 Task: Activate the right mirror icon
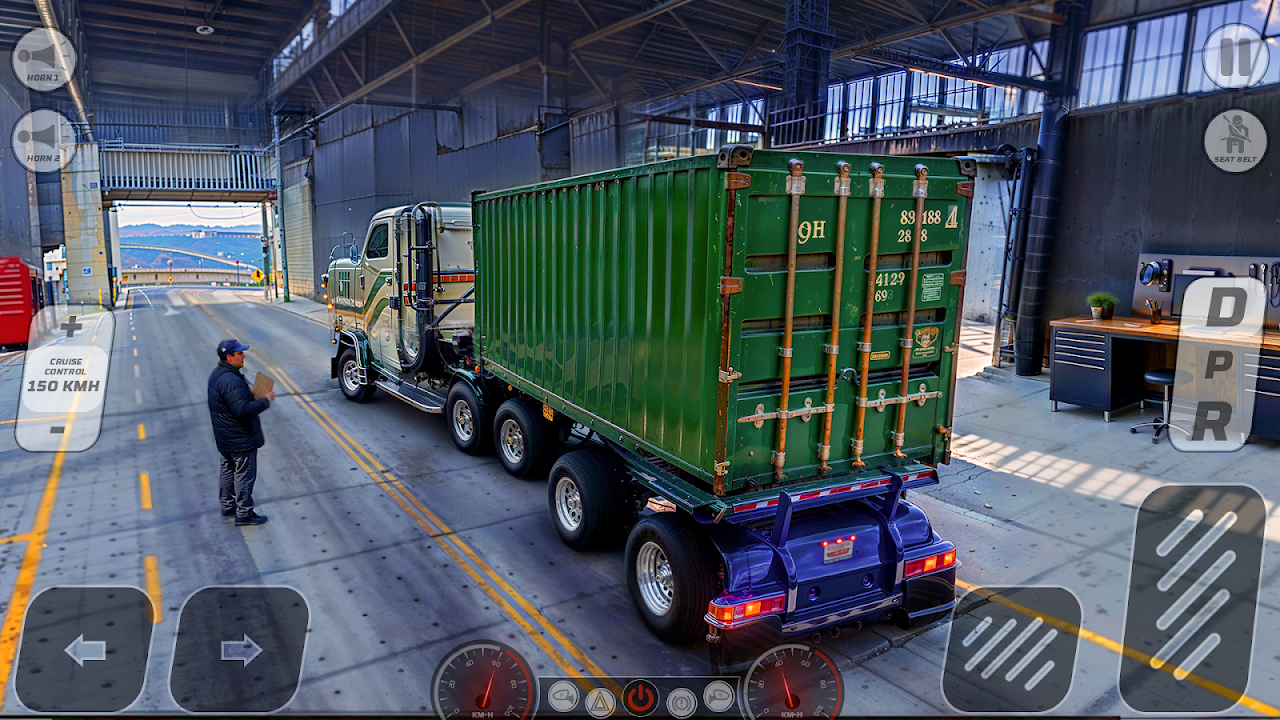pos(718,696)
